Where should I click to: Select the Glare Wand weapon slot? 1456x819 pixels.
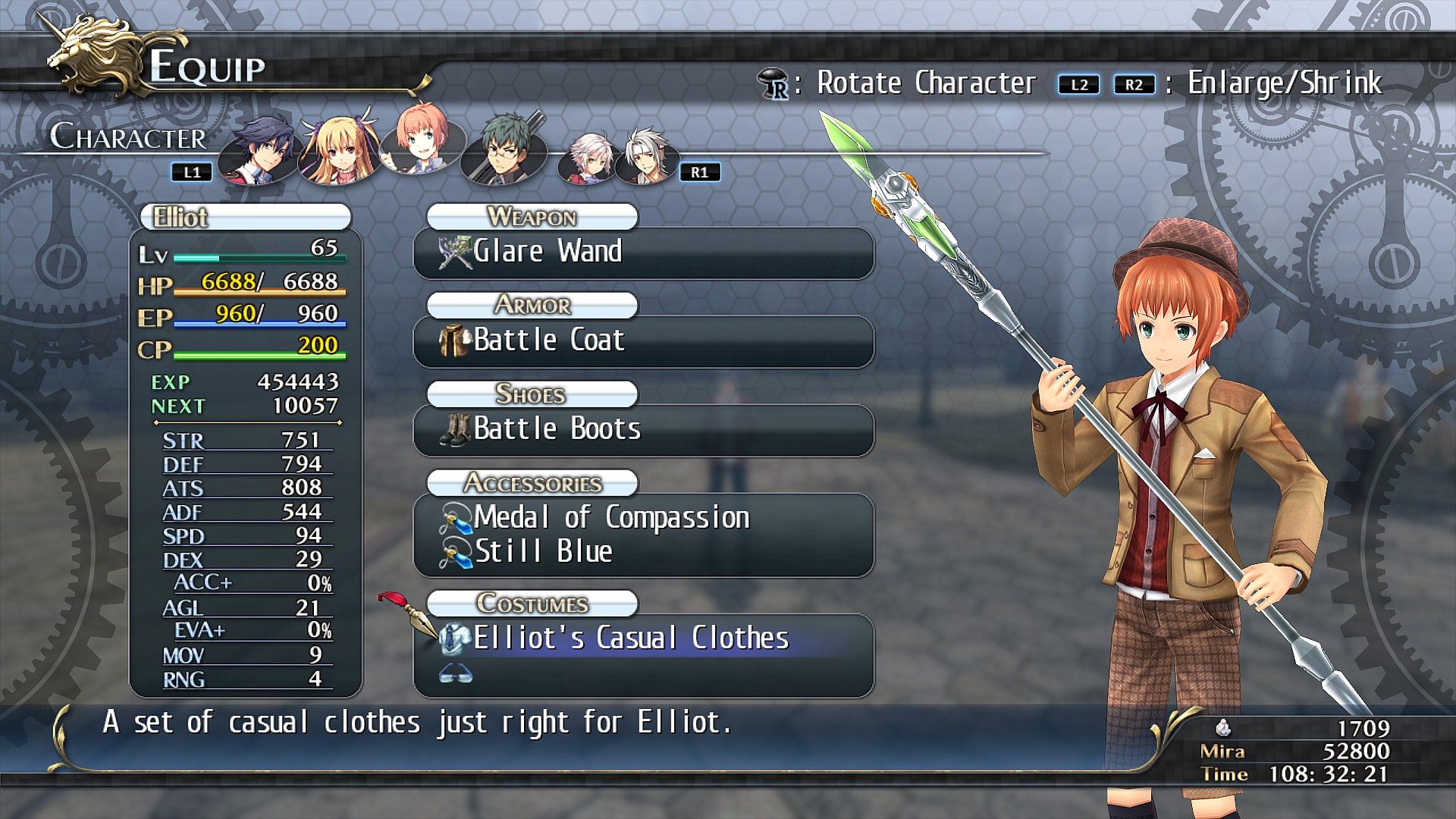(643, 253)
